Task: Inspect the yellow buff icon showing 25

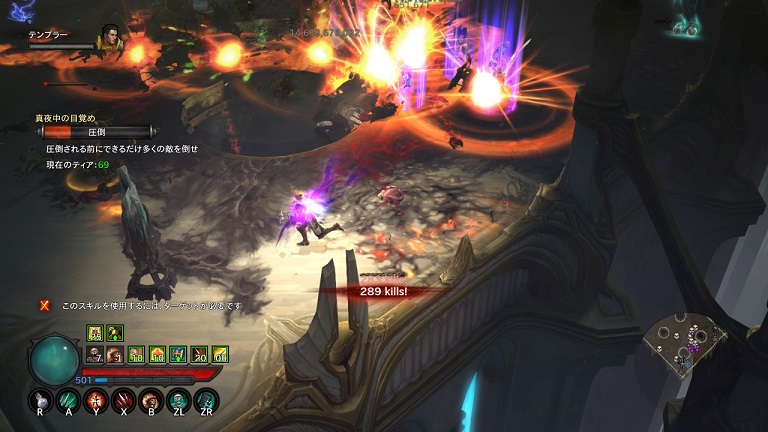Action: point(94,333)
